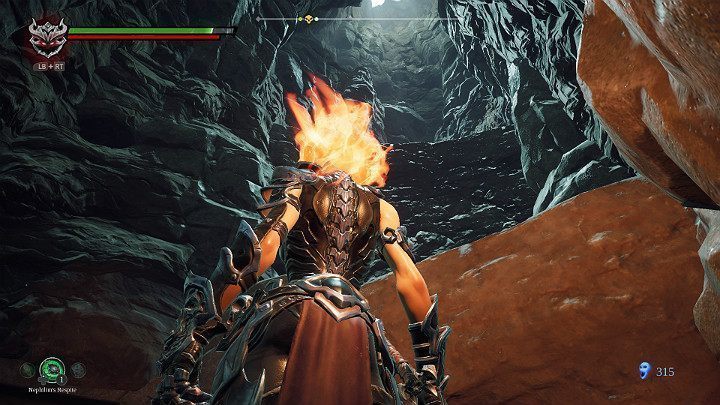This screenshot has width=720, height=405.
Task: Select the Nephilim's Respite healing item
Action: (51, 368)
